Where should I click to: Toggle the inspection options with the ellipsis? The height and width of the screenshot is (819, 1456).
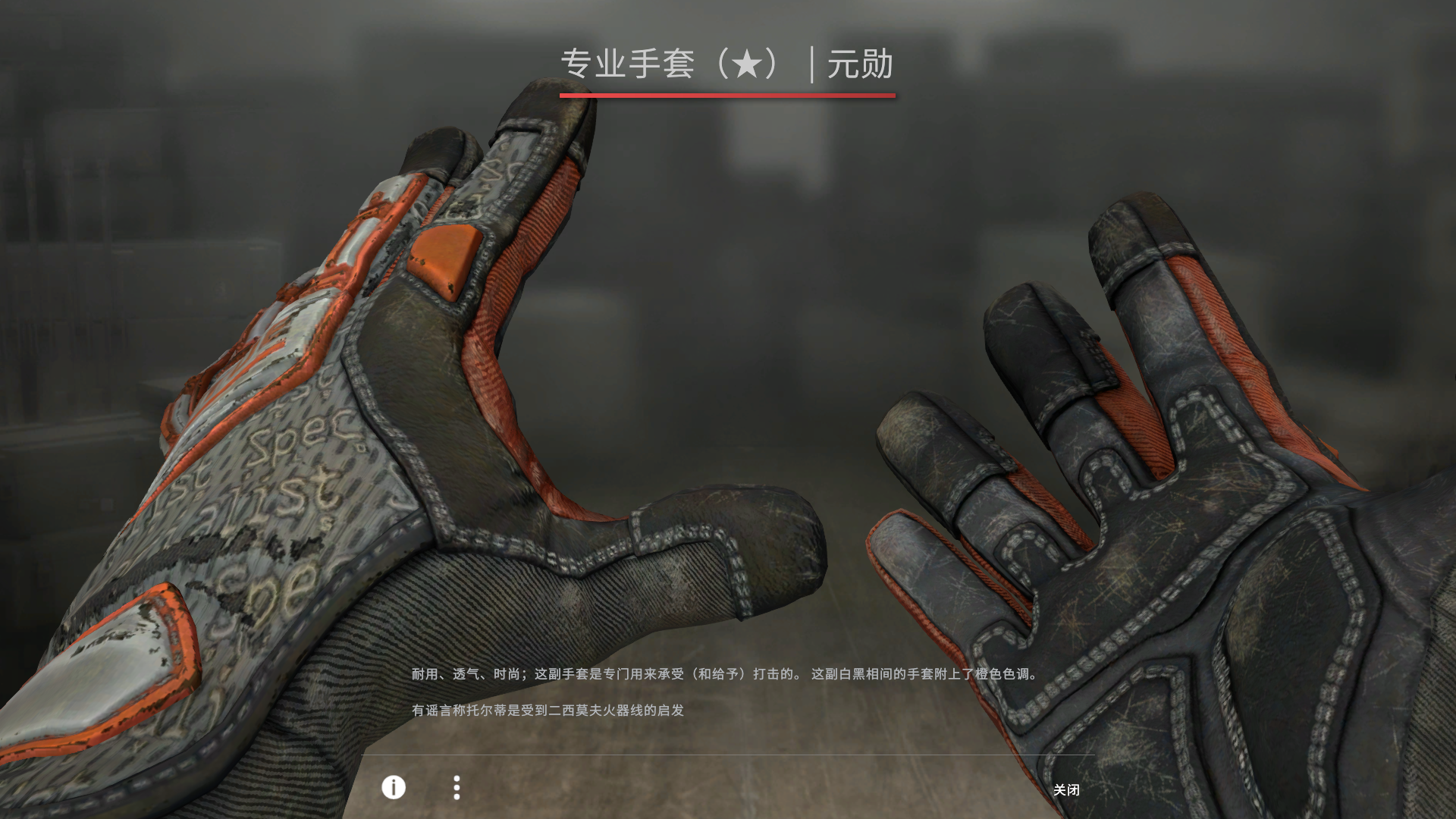[457, 789]
